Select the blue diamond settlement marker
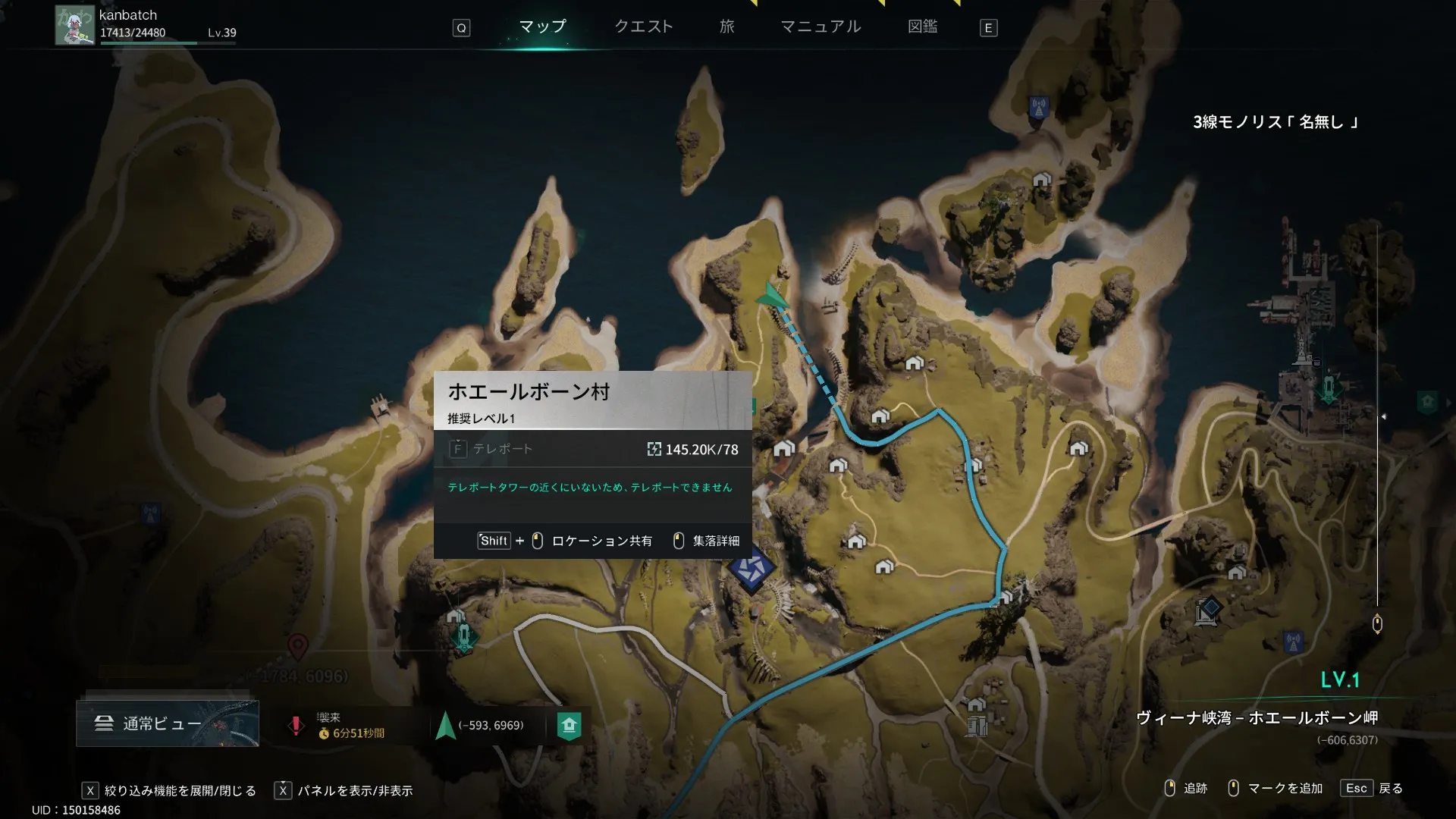Image resolution: width=1456 pixels, height=819 pixels. (x=752, y=568)
